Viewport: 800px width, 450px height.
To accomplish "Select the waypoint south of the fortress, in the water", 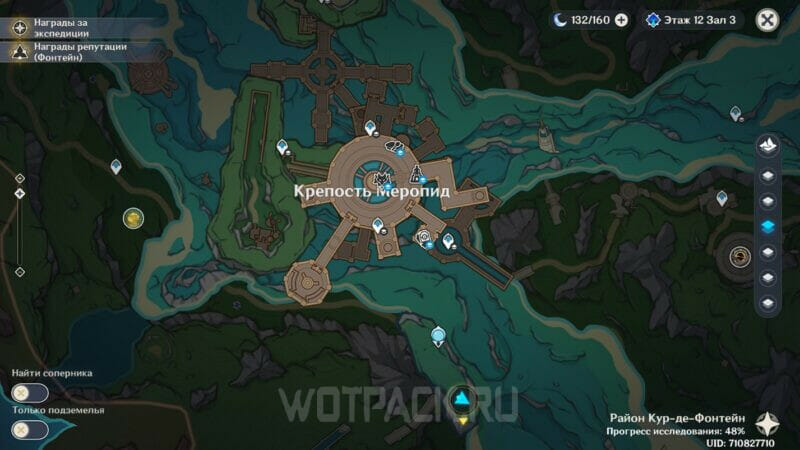I will pyautogui.click(x=437, y=335).
